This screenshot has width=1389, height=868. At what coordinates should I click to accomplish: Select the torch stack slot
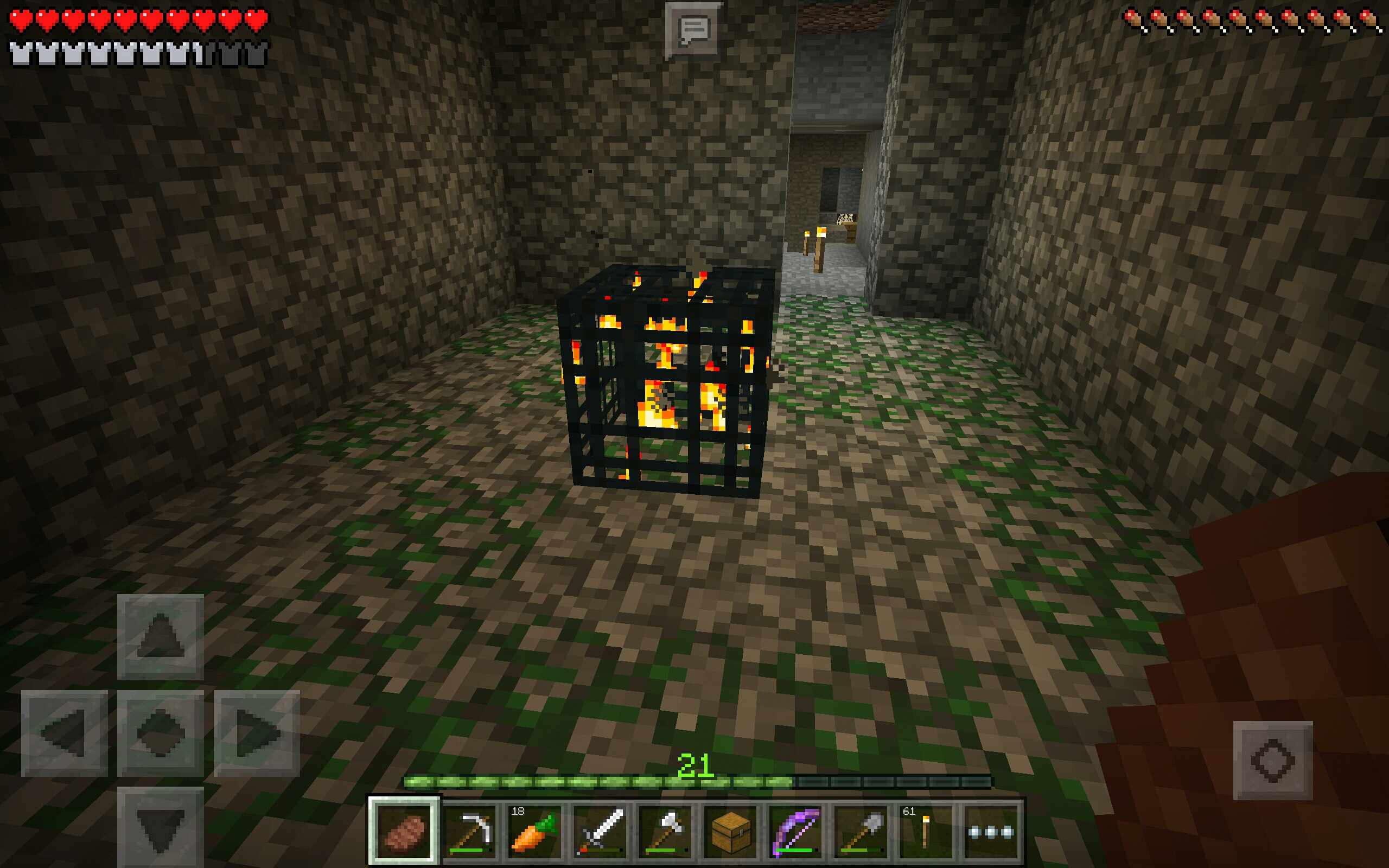[x=925, y=830]
